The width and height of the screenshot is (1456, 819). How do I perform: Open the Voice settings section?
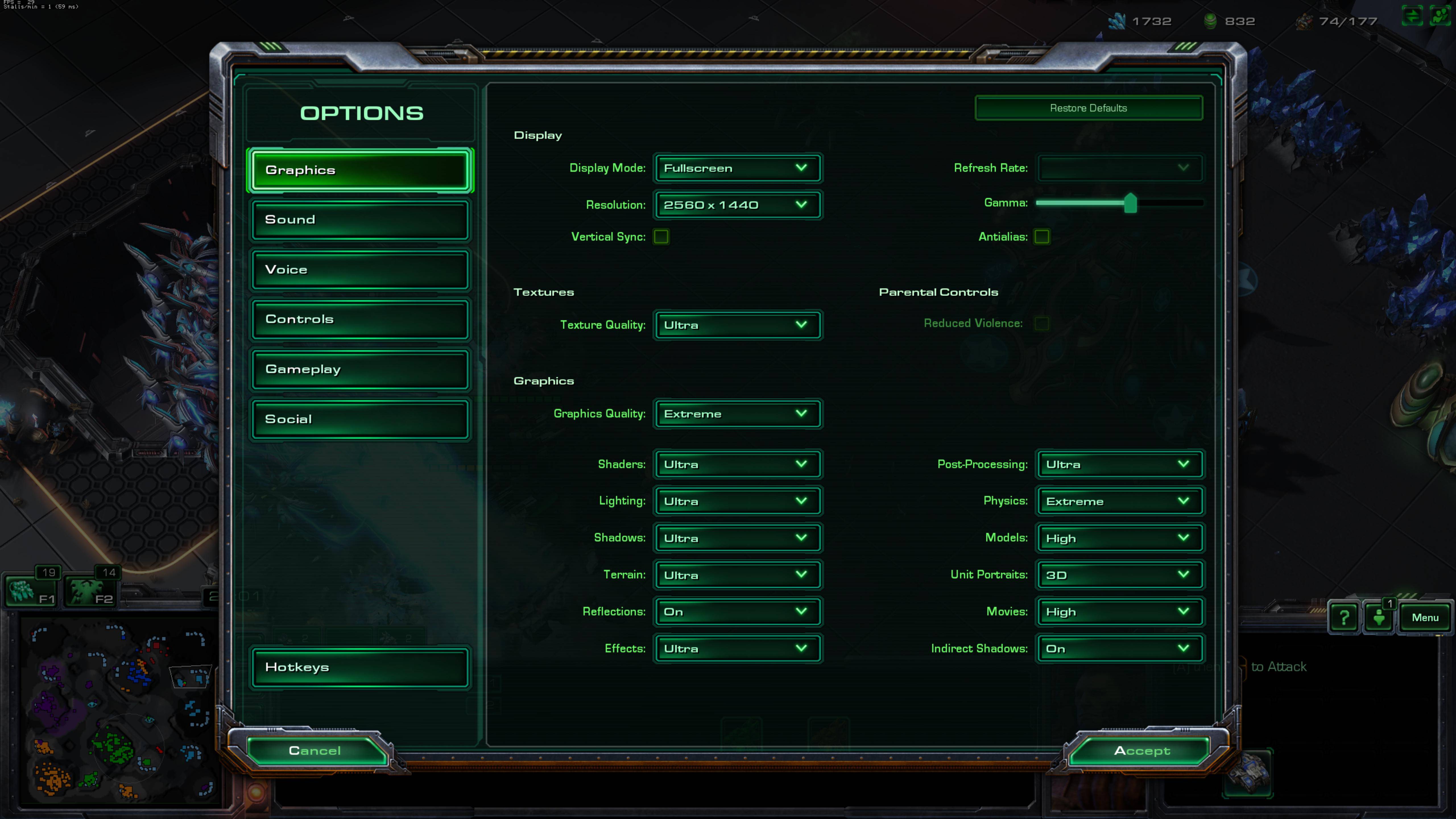pos(360,269)
